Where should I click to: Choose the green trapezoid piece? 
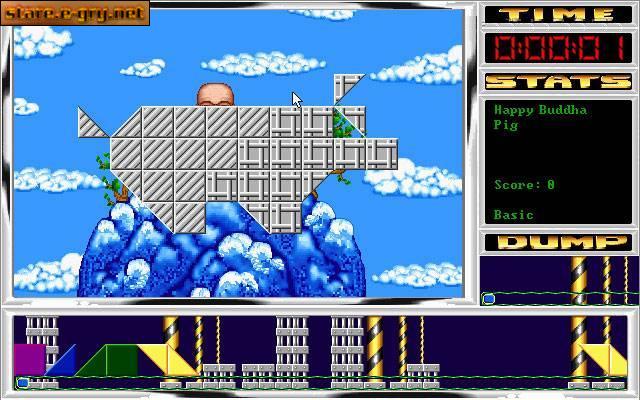[x=112, y=361]
